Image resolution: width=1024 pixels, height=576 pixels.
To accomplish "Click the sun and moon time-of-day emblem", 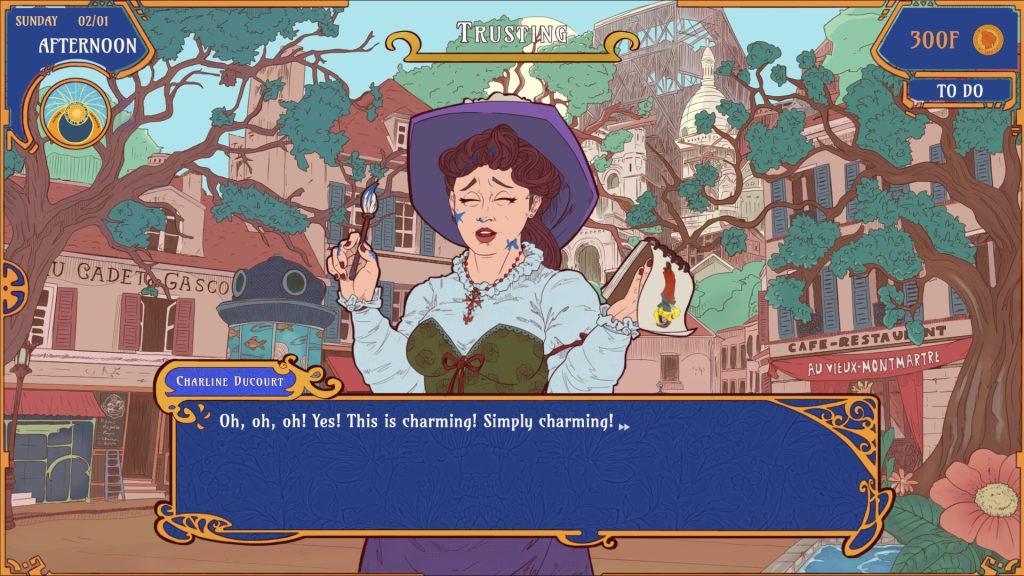I will coord(76,115).
